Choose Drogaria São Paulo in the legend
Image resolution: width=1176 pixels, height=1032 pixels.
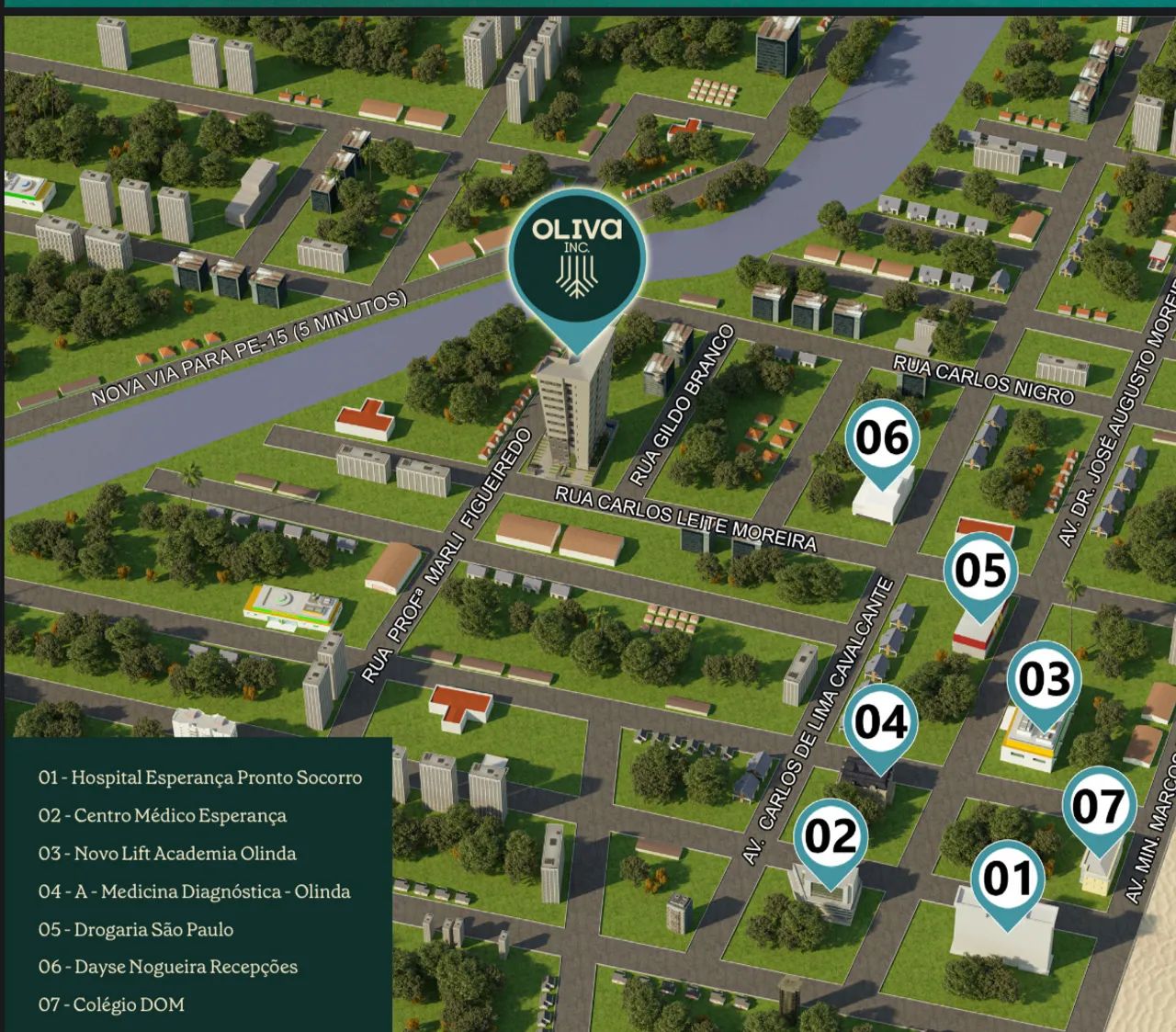136,929
